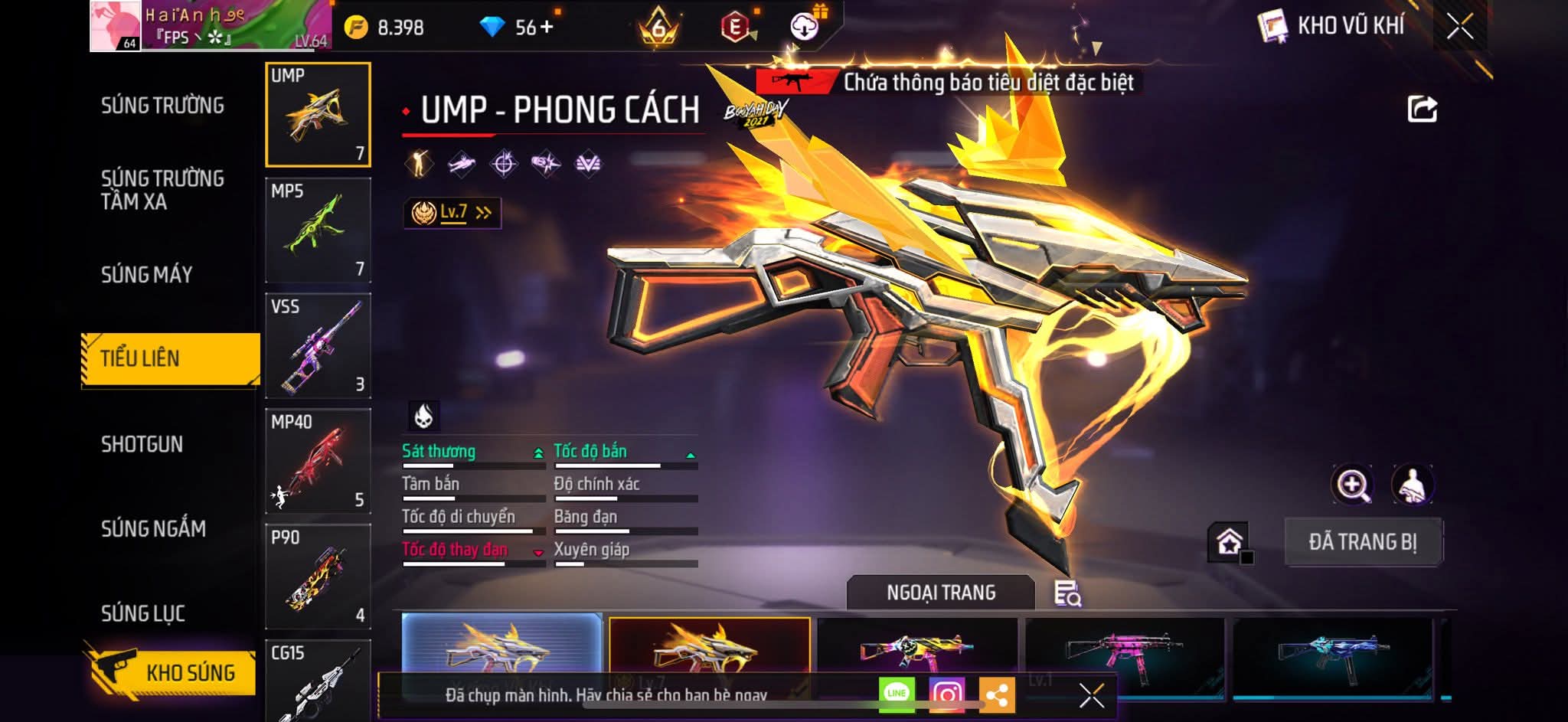Choose the VSS weapon tile
Viewport: 1568px width, 722px height.
pyautogui.click(x=318, y=345)
